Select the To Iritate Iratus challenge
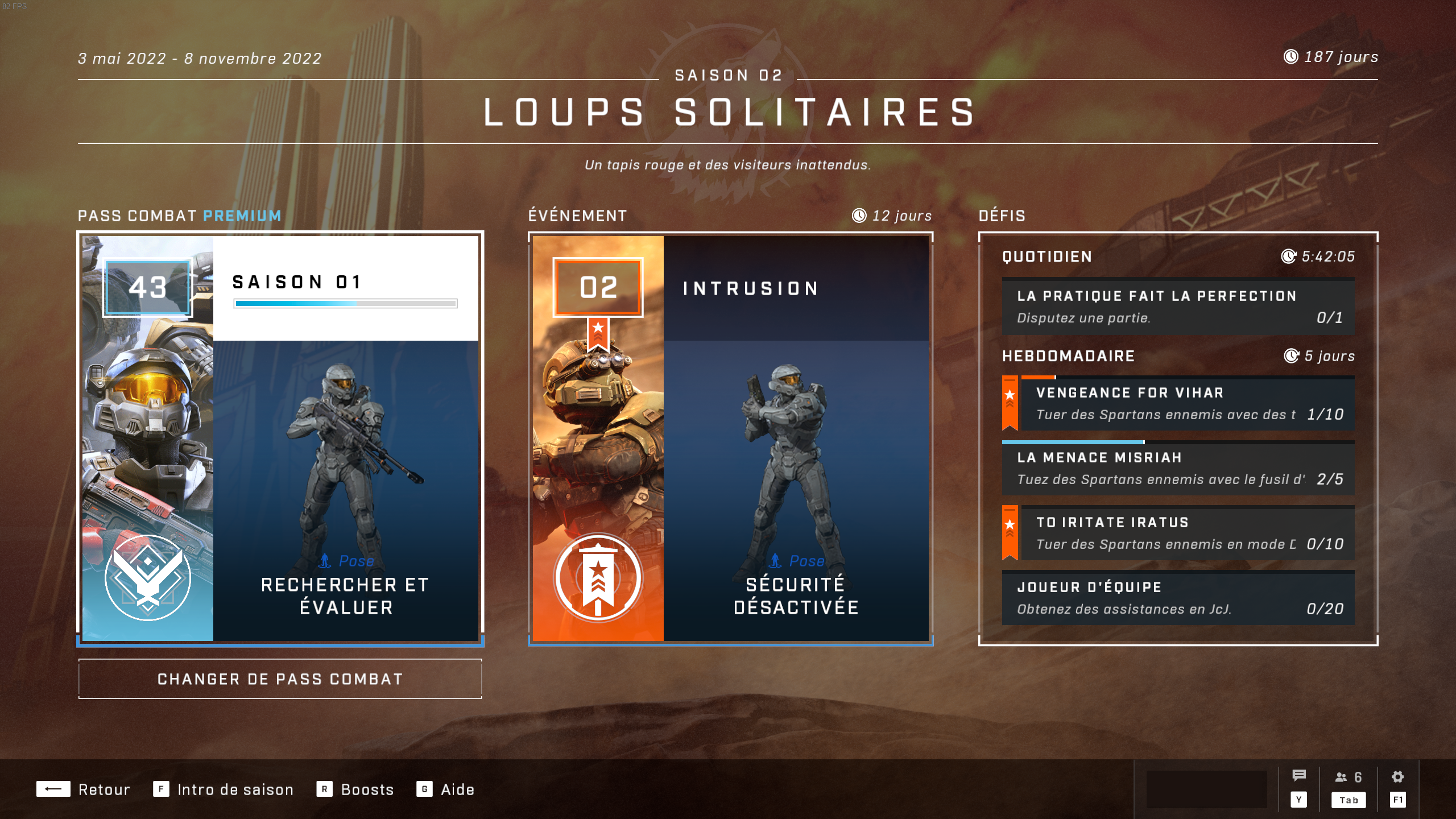Image resolution: width=1456 pixels, height=819 pixels. 1187,533
